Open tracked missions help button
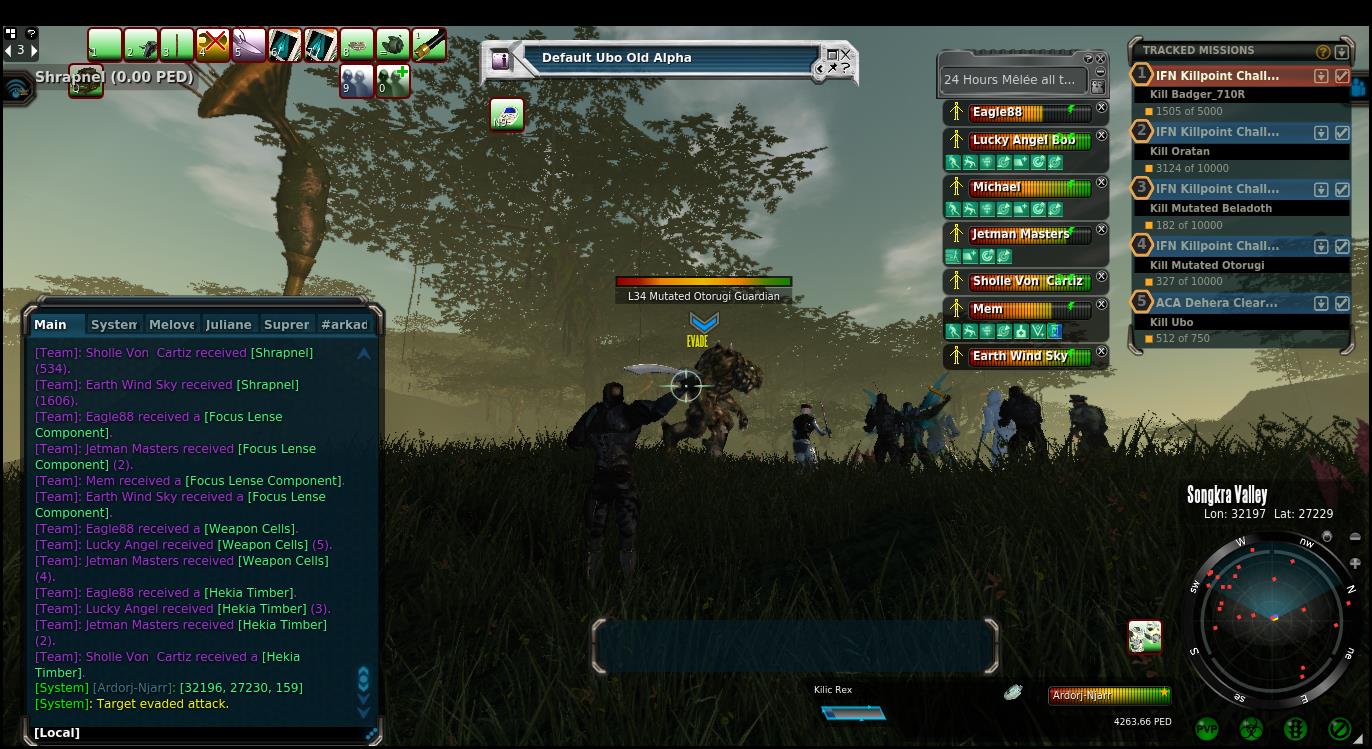This screenshot has height=749, width=1372. pyautogui.click(x=1323, y=51)
